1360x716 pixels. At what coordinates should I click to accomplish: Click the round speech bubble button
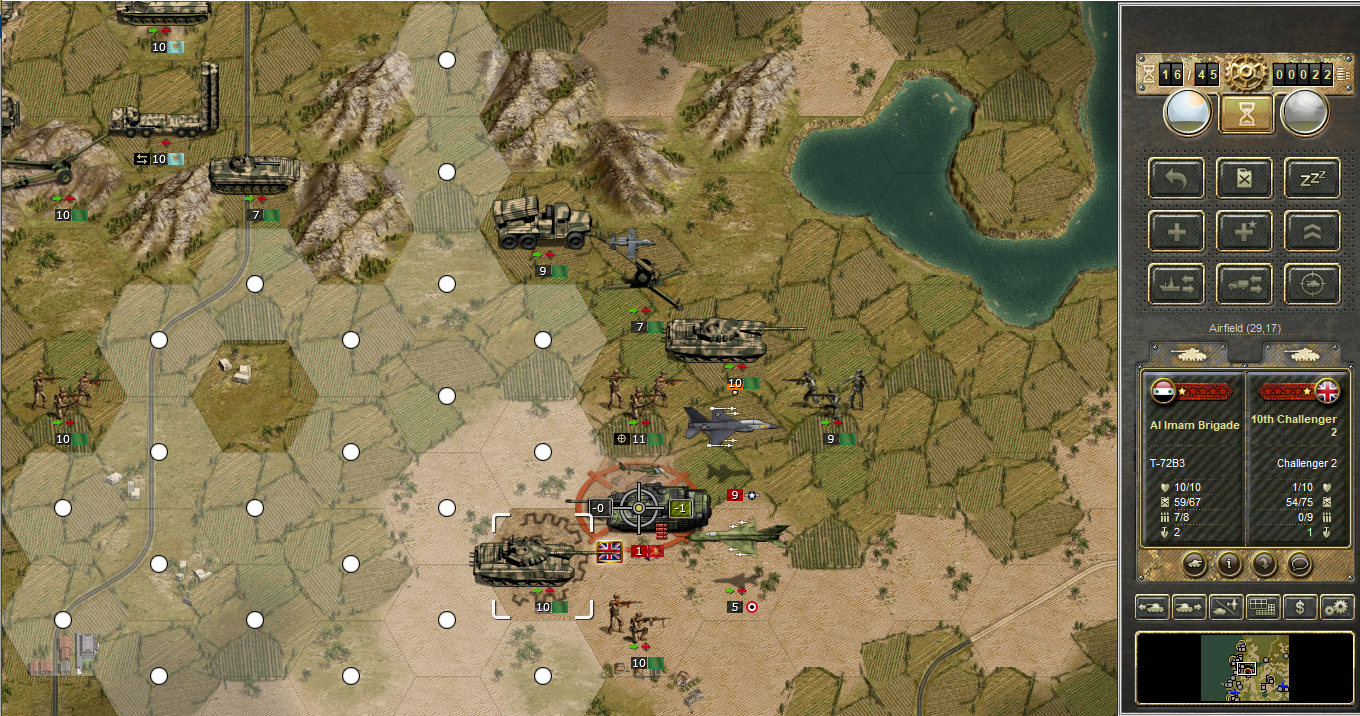click(1299, 564)
